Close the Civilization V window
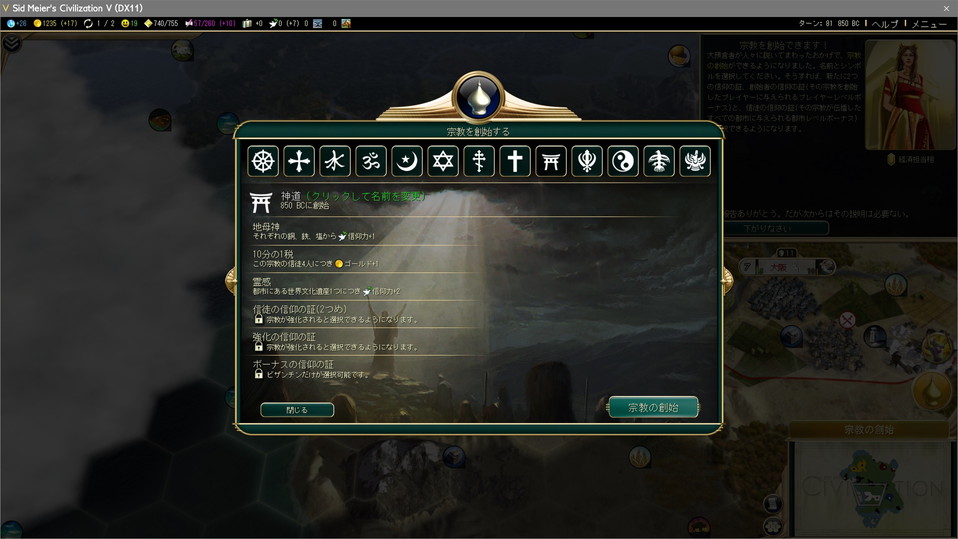The width and height of the screenshot is (958, 539). pos(946,8)
